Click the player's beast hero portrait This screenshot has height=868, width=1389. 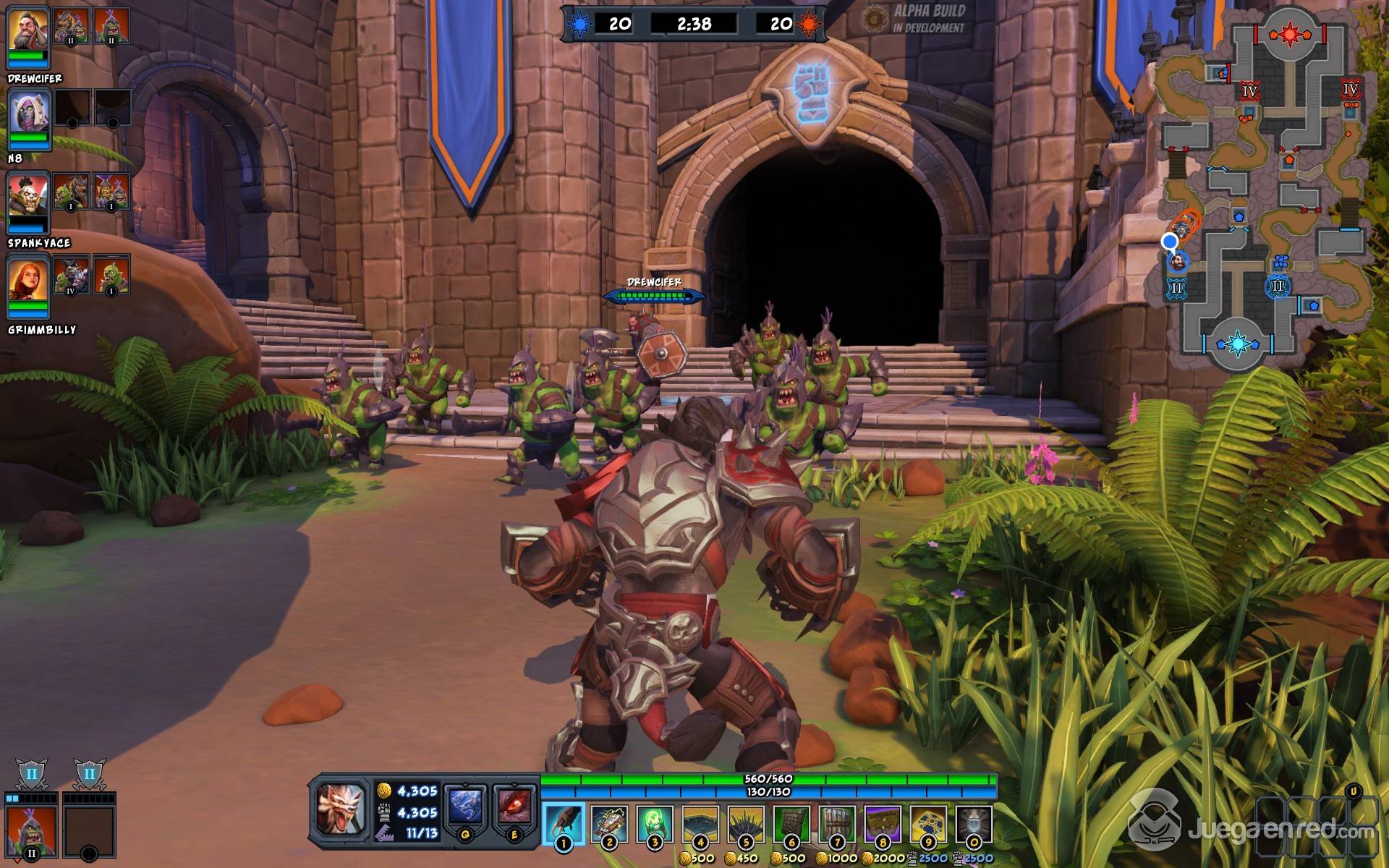point(341,809)
